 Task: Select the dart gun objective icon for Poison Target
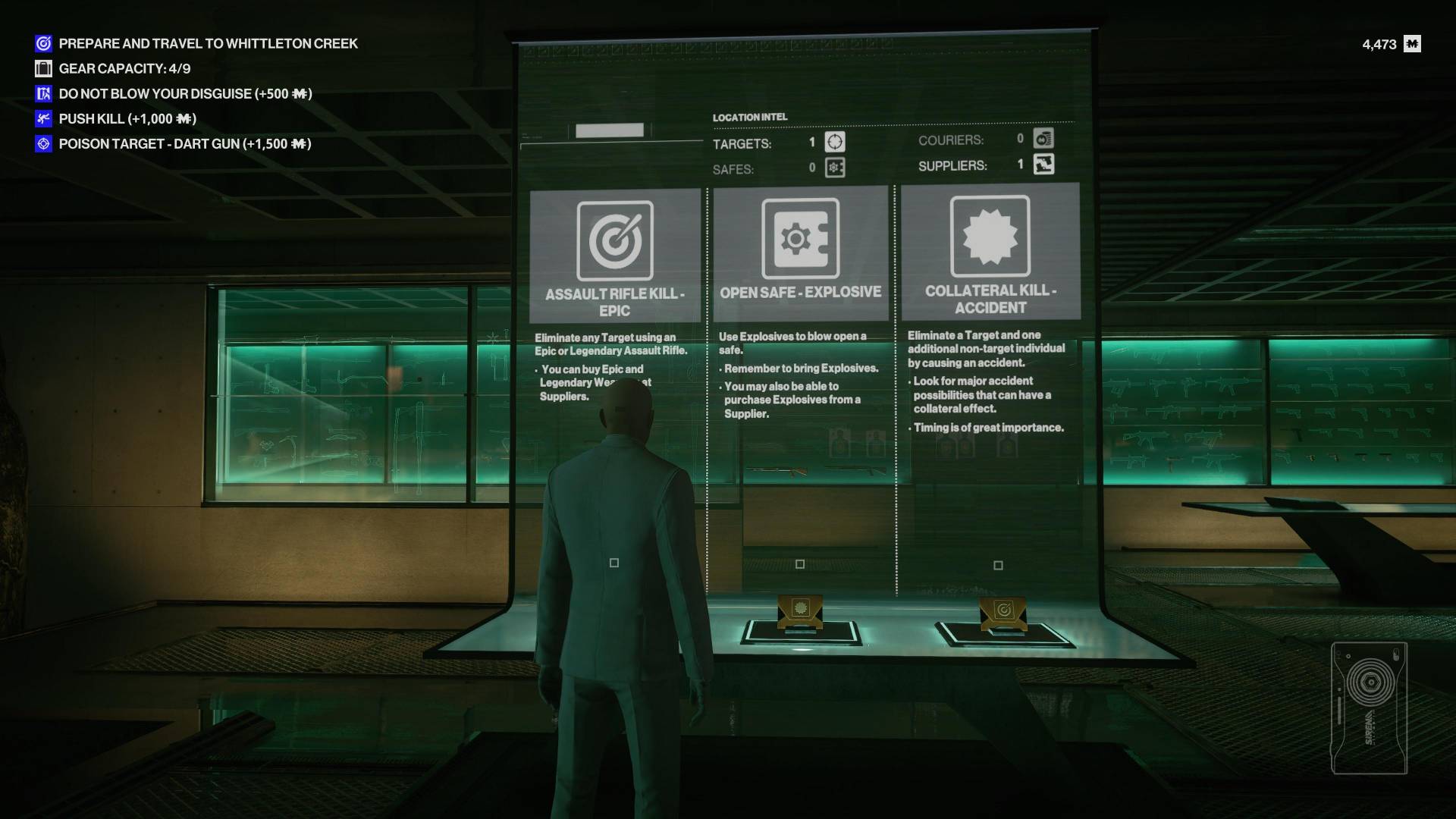tap(42, 143)
